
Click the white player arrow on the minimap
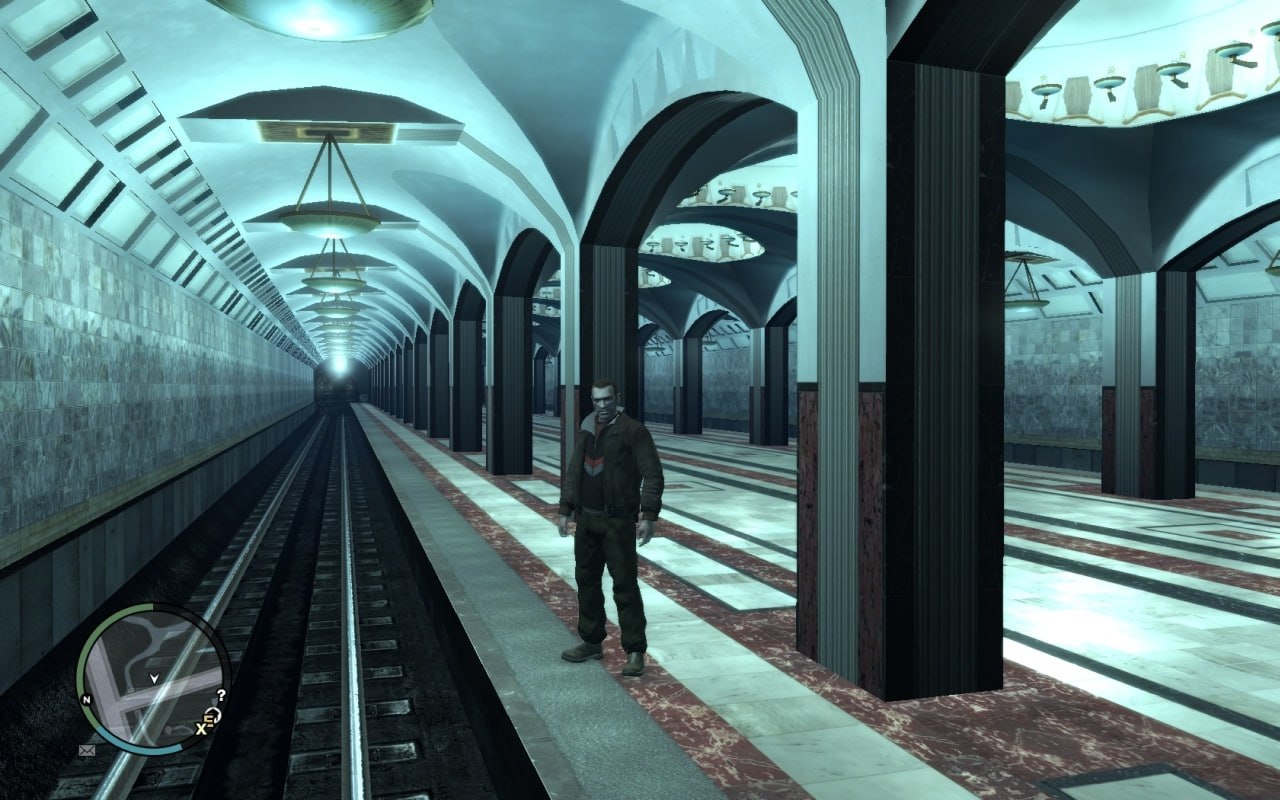(153, 679)
